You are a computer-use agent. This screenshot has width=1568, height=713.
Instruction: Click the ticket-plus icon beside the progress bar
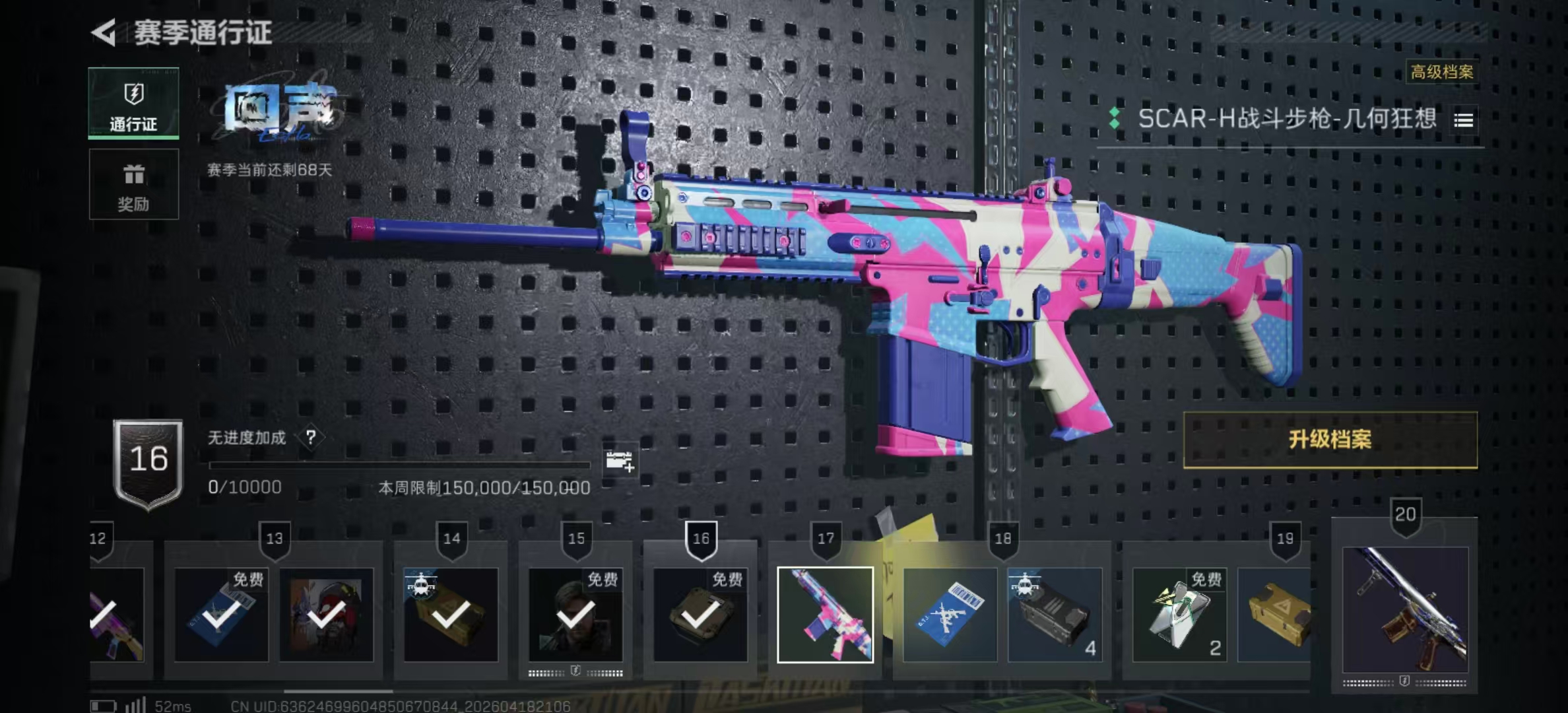pos(619,461)
